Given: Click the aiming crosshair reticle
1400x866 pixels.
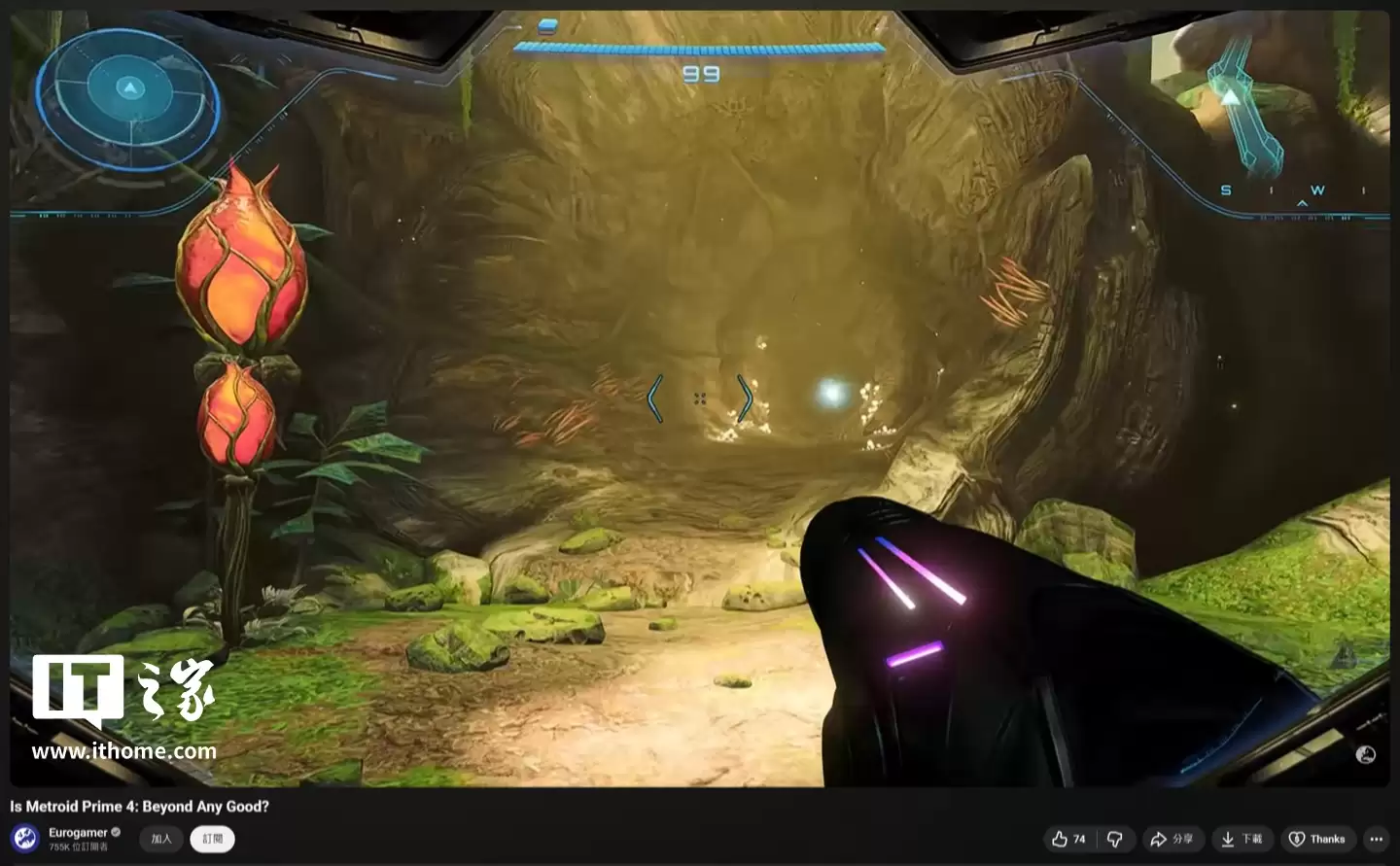Looking at the screenshot, I should (700, 397).
